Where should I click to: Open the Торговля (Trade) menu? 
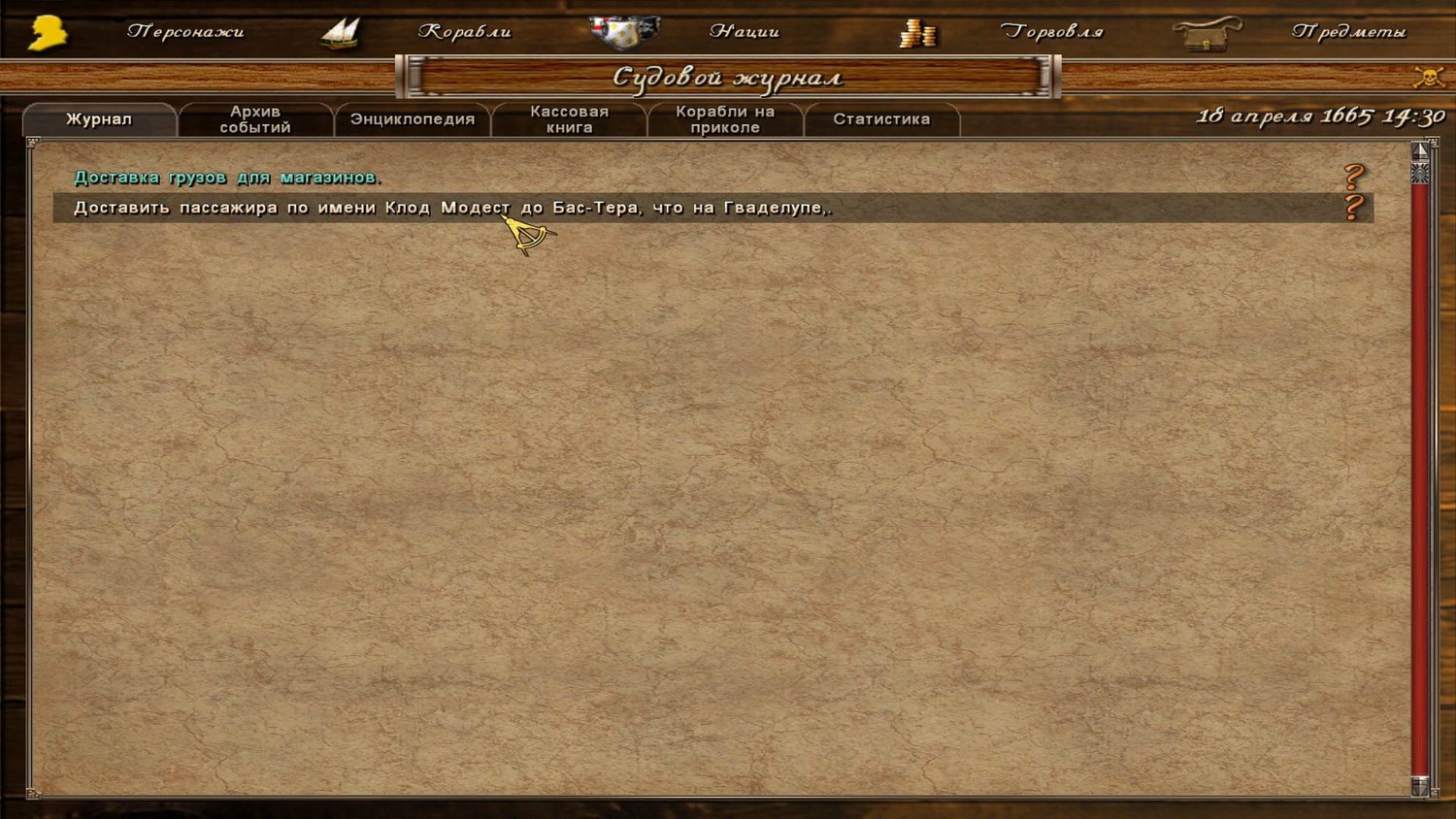coord(1051,32)
